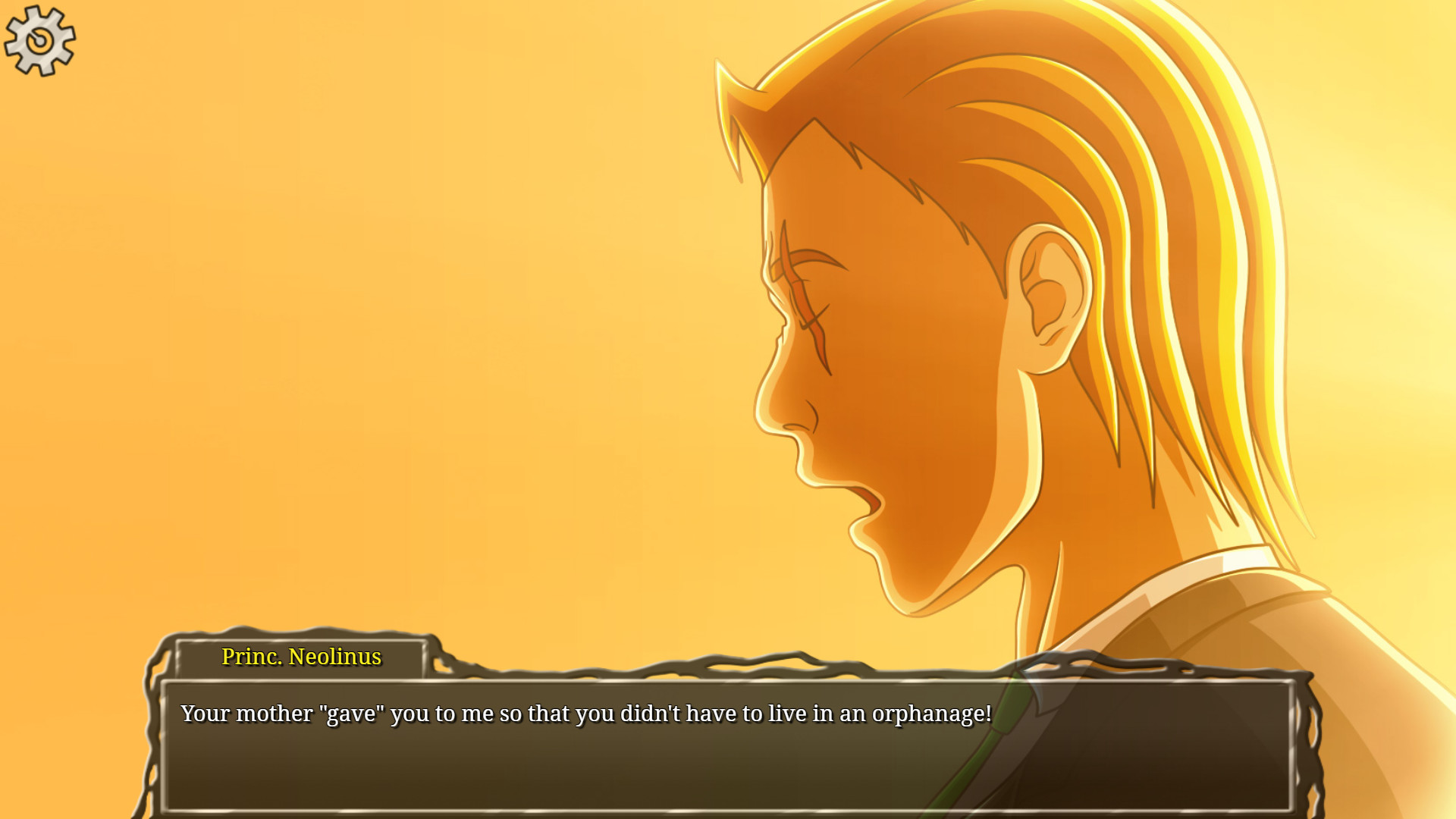
Task: Open the settings gear icon
Action: pos(39,39)
